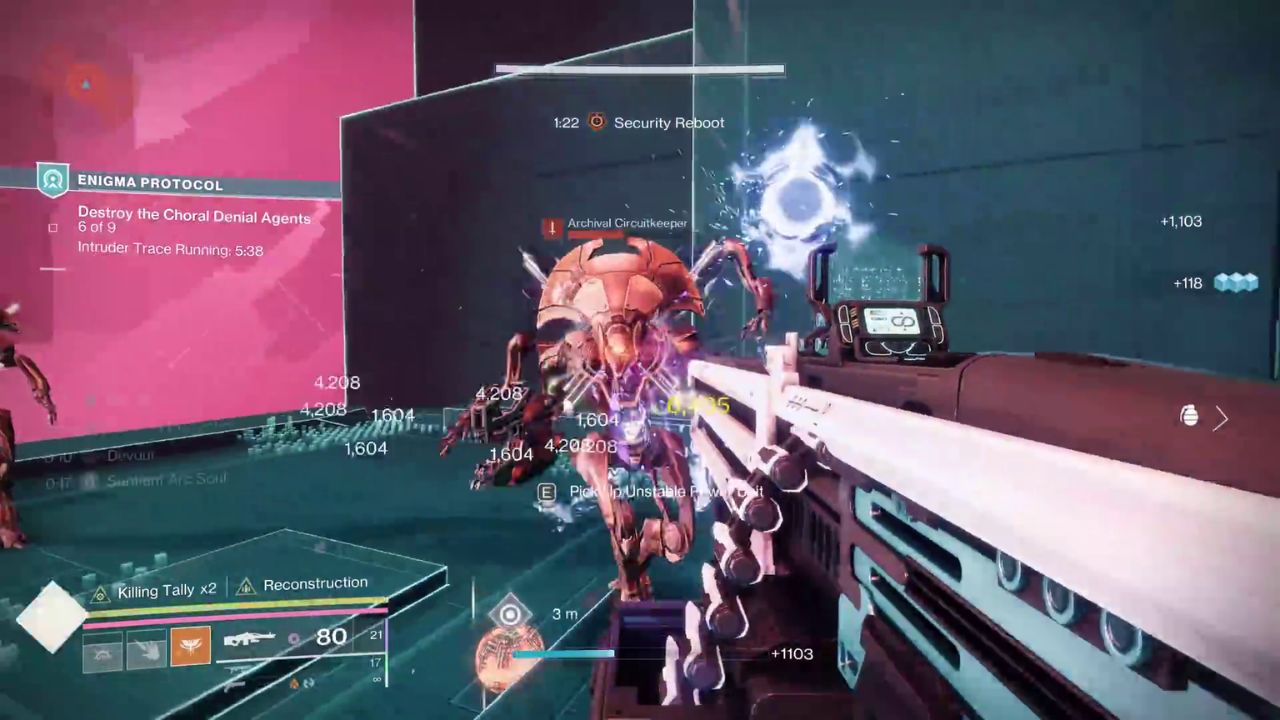Screen dimensions: 1280x720
Task: Toggle the Devour buff indicator
Action: [90, 456]
